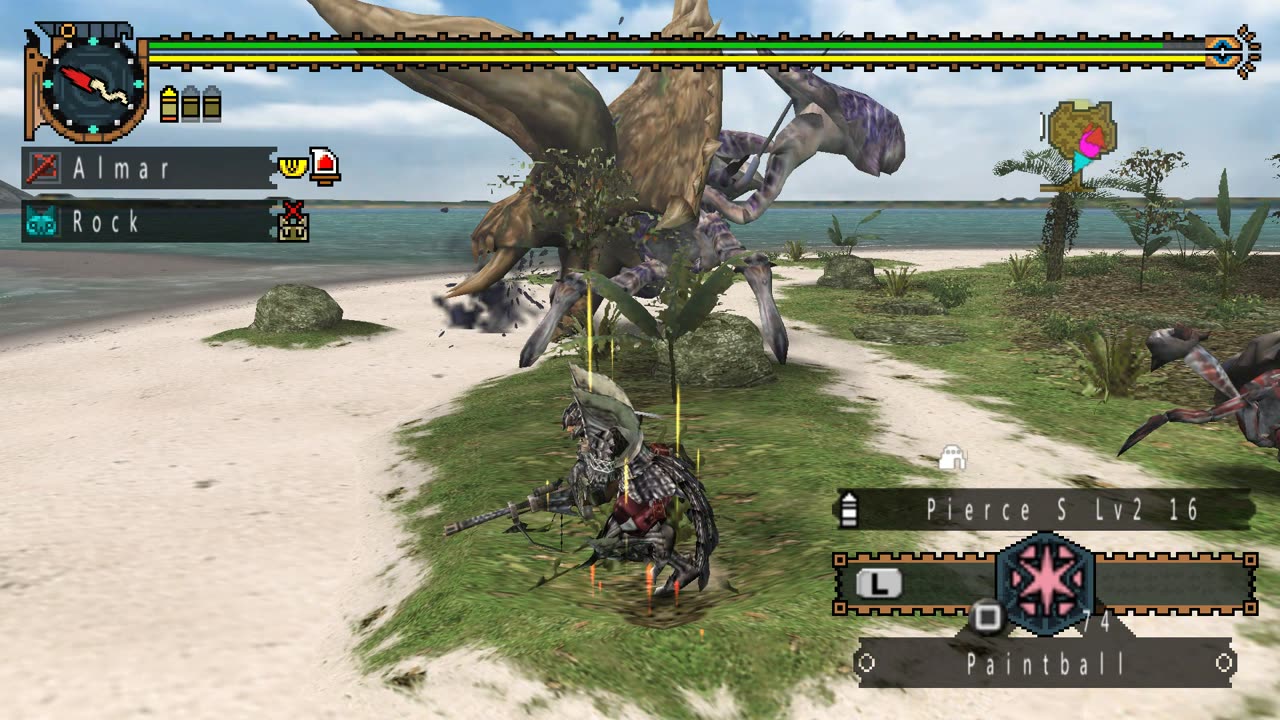1280x720 pixels.
Task: Choose the Pierce S Lv2 ammo entry
Action: pos(1046,510)
